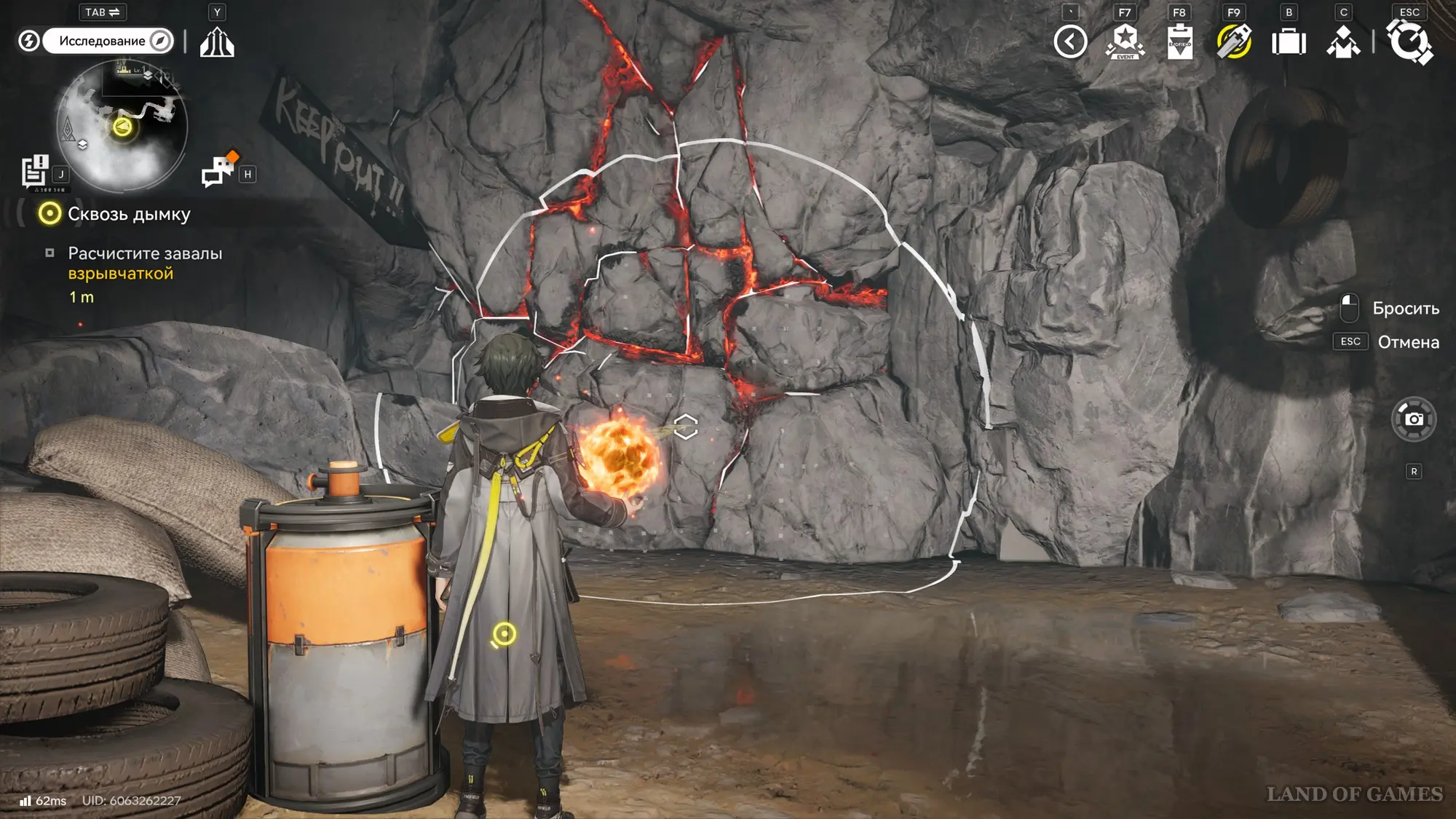This screenshot has height=819, width=1456.
Task: Open the operator character icon
Action: pyautogui.click(x=1343, y=41)
